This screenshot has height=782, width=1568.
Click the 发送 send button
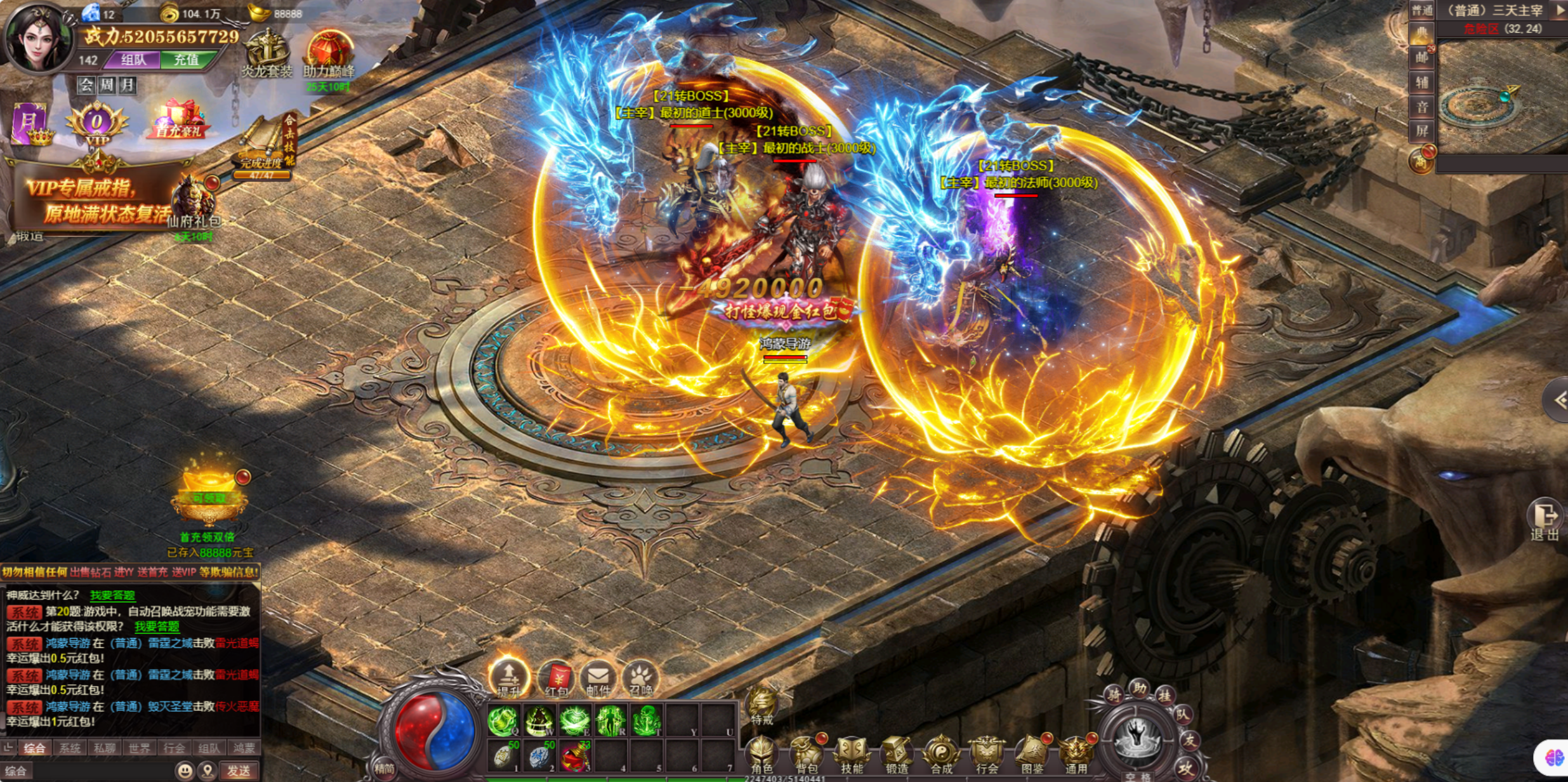[x=239, y=771]
